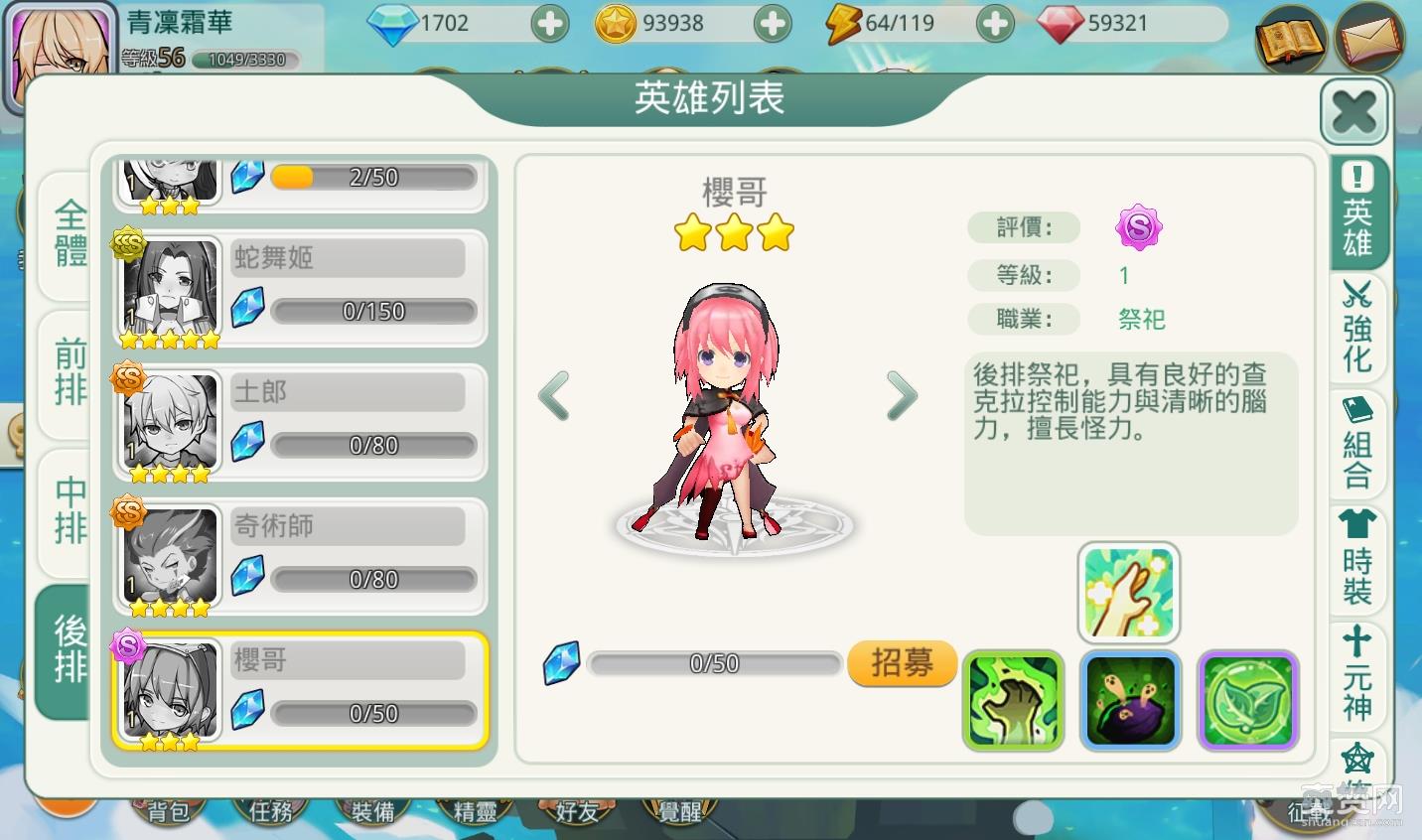The width and height of the screenshot is (1422, 840).
Task: Expand next hero with right arrow
Action: (902, 395)
